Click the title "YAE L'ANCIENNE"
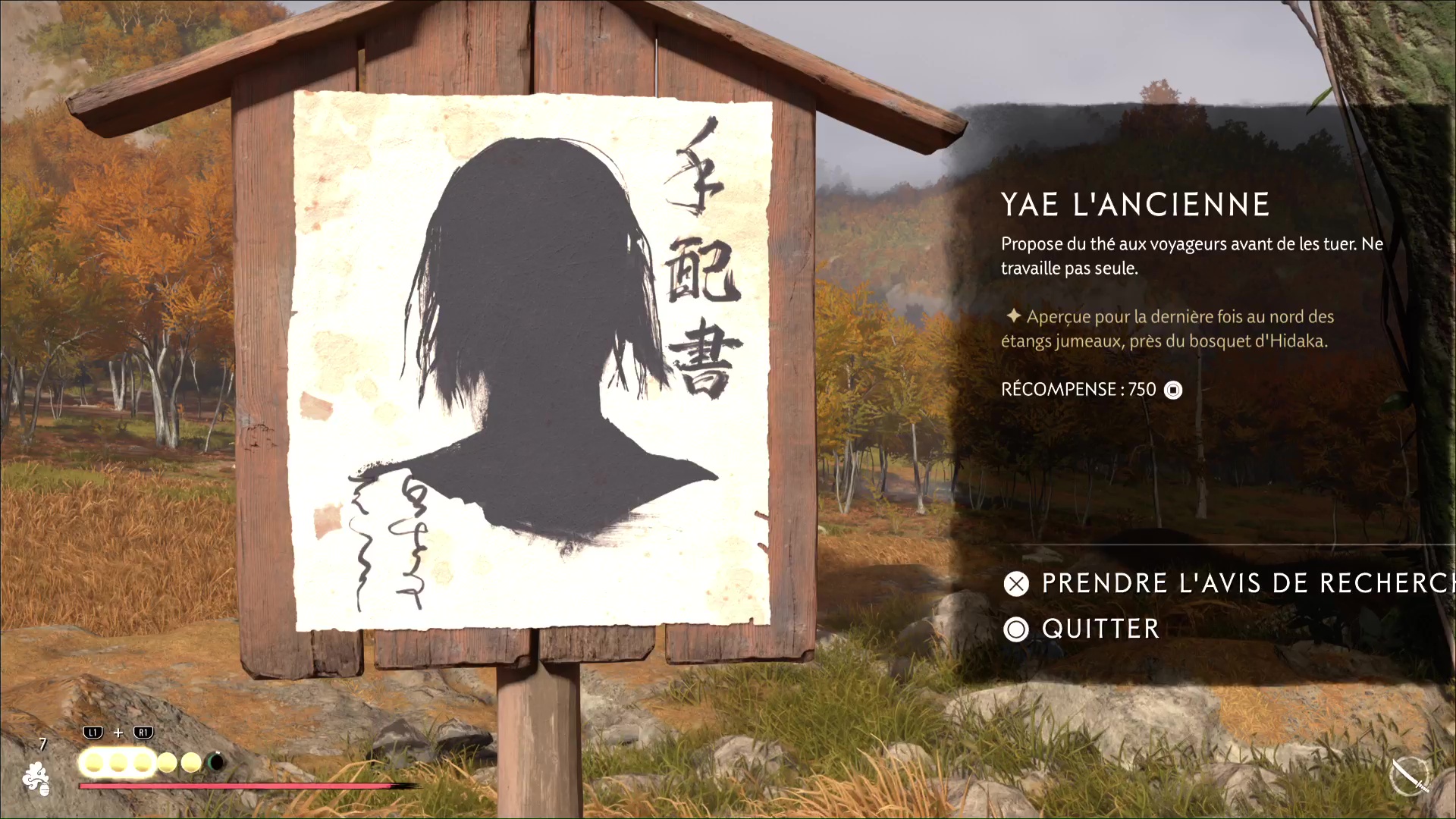 (1135, 203)
